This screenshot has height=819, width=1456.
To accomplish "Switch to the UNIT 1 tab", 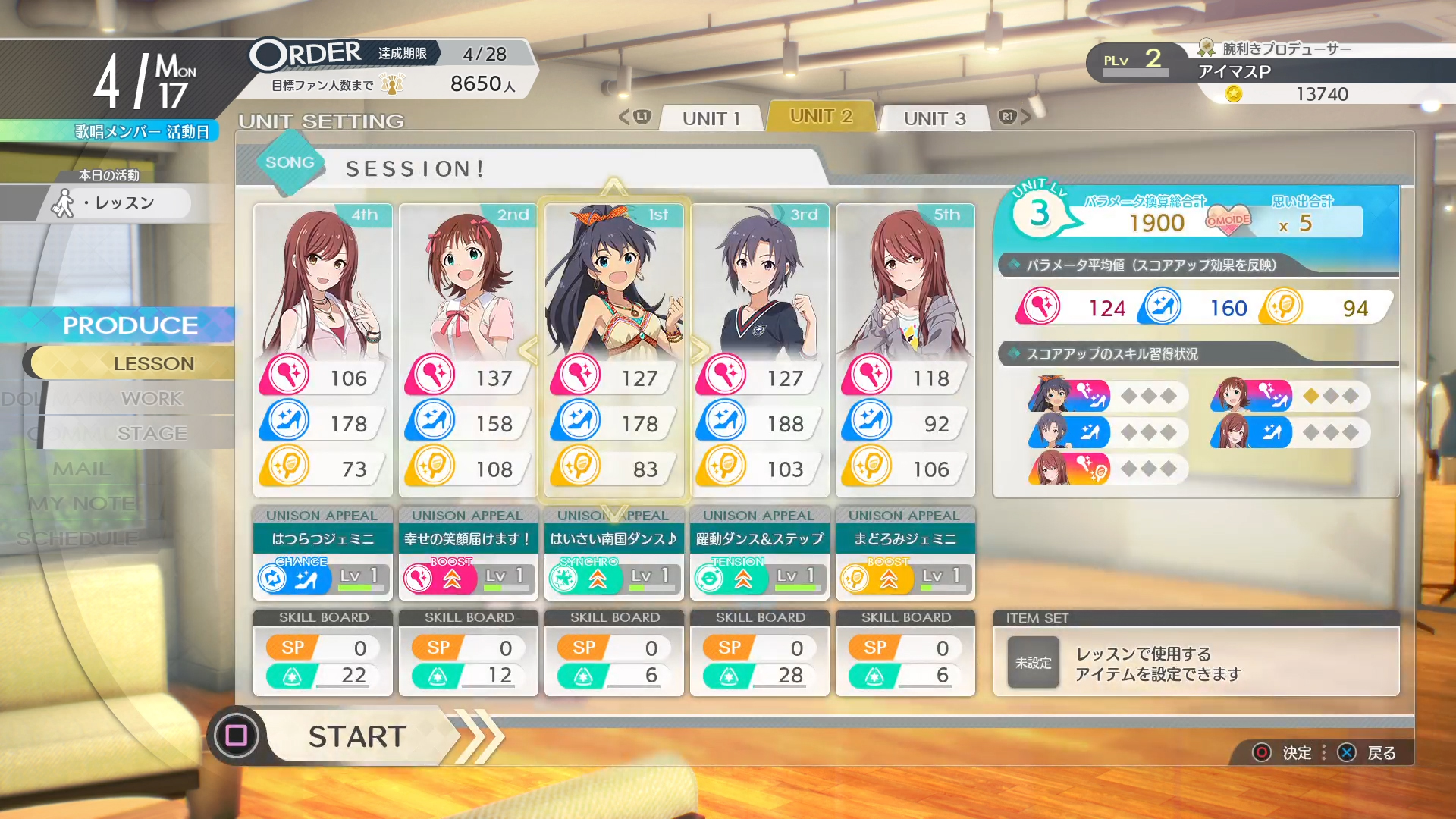I will tap(711, 118).
